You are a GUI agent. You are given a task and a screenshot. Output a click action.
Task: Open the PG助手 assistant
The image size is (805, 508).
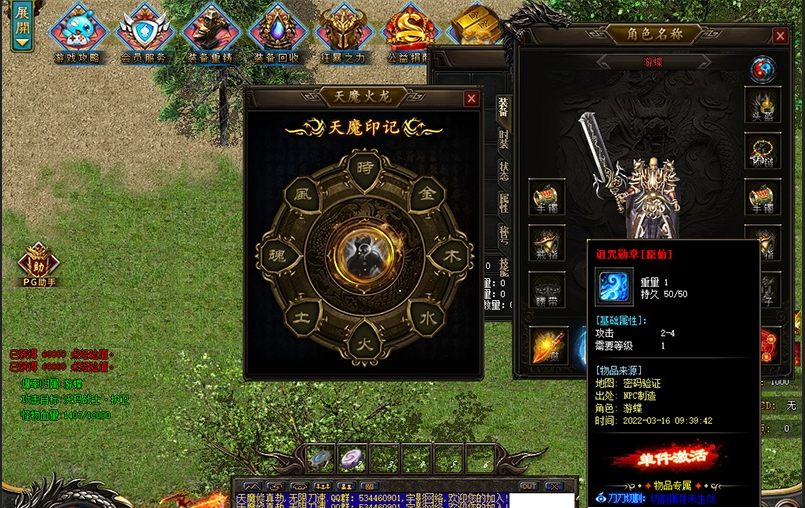(x=39, y=264)
